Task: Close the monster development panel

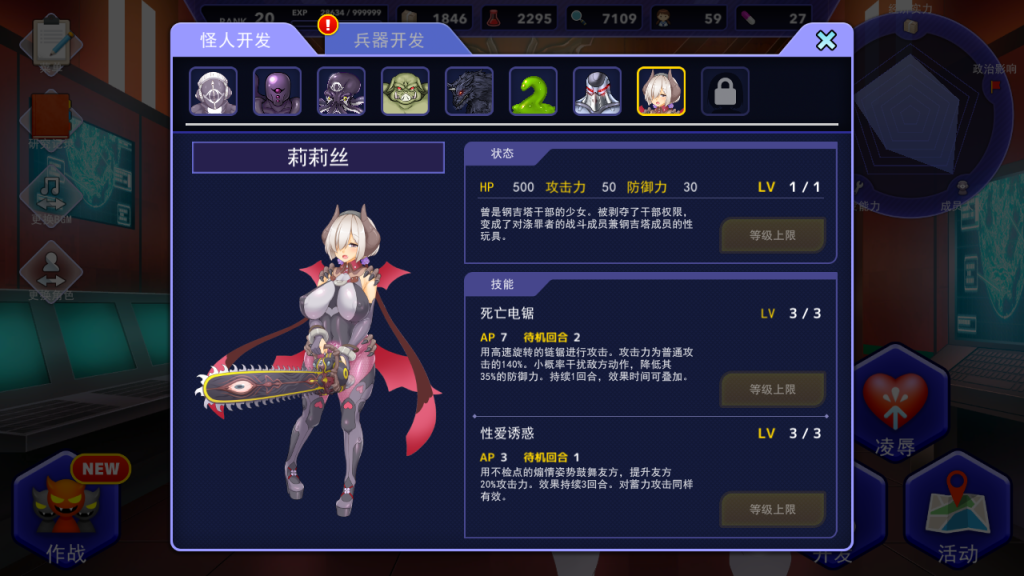Action: 826,40
